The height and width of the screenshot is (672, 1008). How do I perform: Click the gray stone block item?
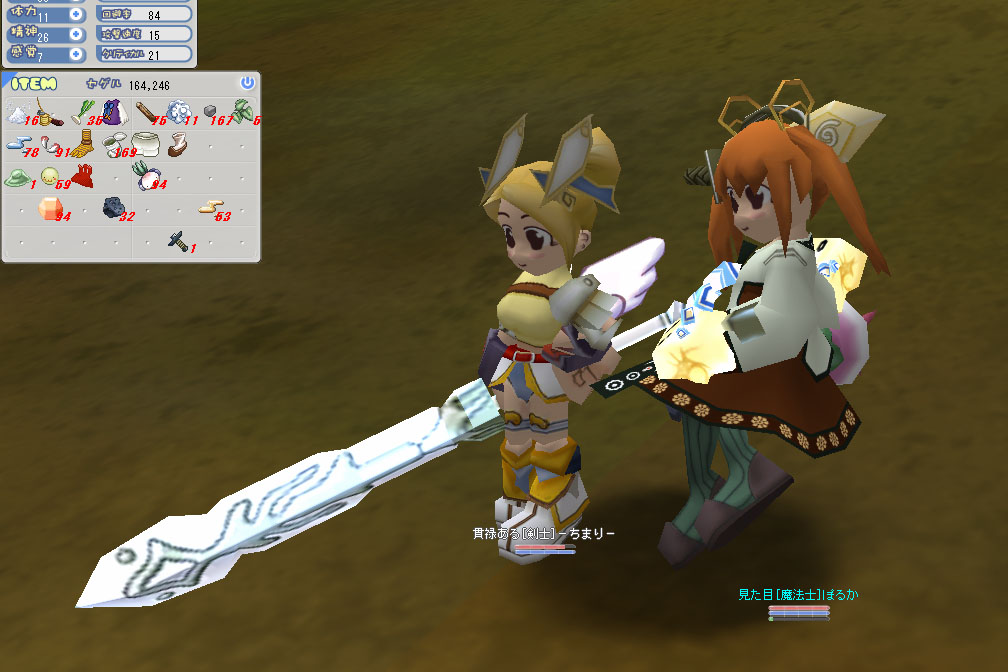[x=211, y=112]
